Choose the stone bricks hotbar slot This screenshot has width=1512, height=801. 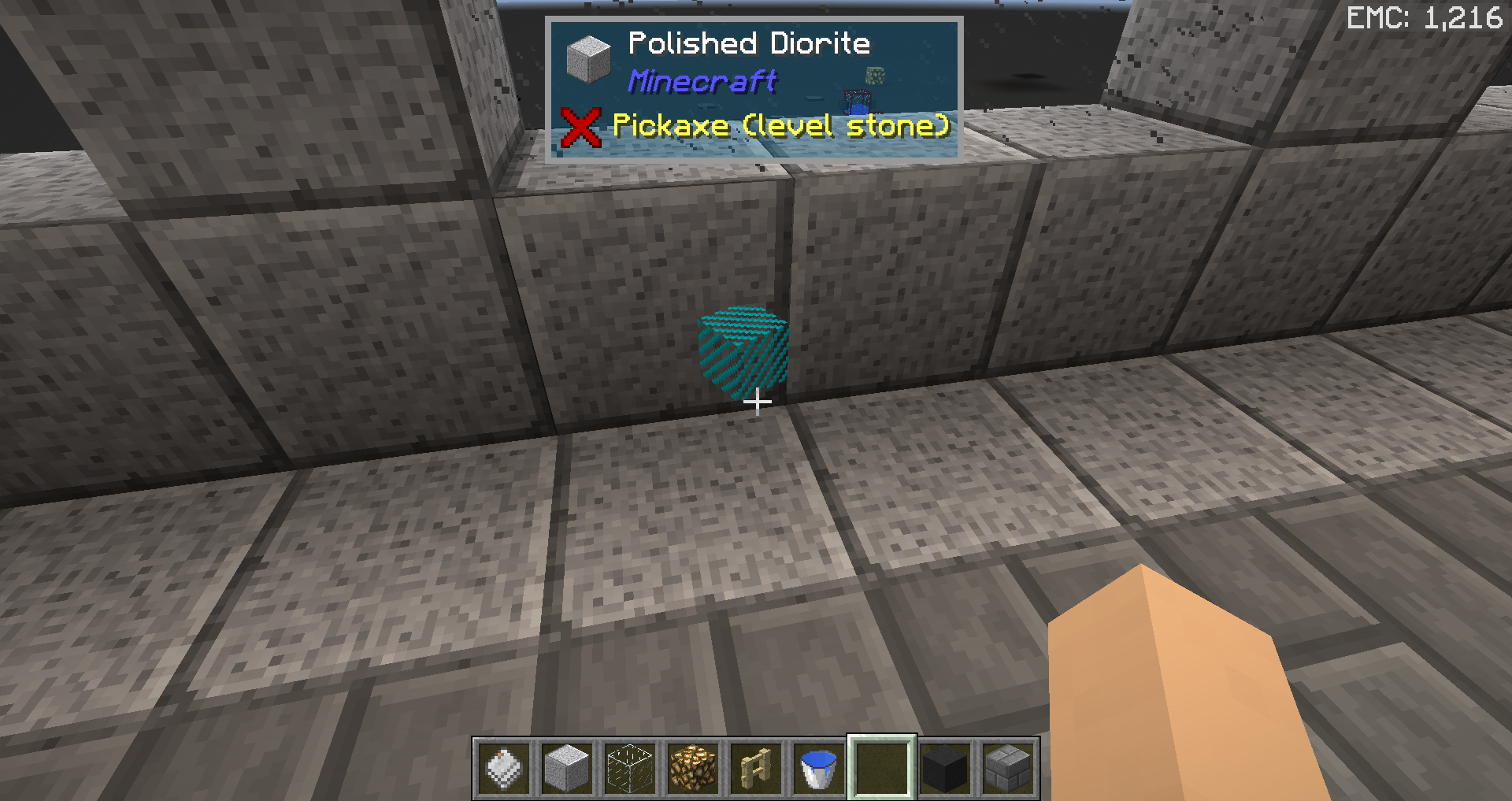point(1008,768)
